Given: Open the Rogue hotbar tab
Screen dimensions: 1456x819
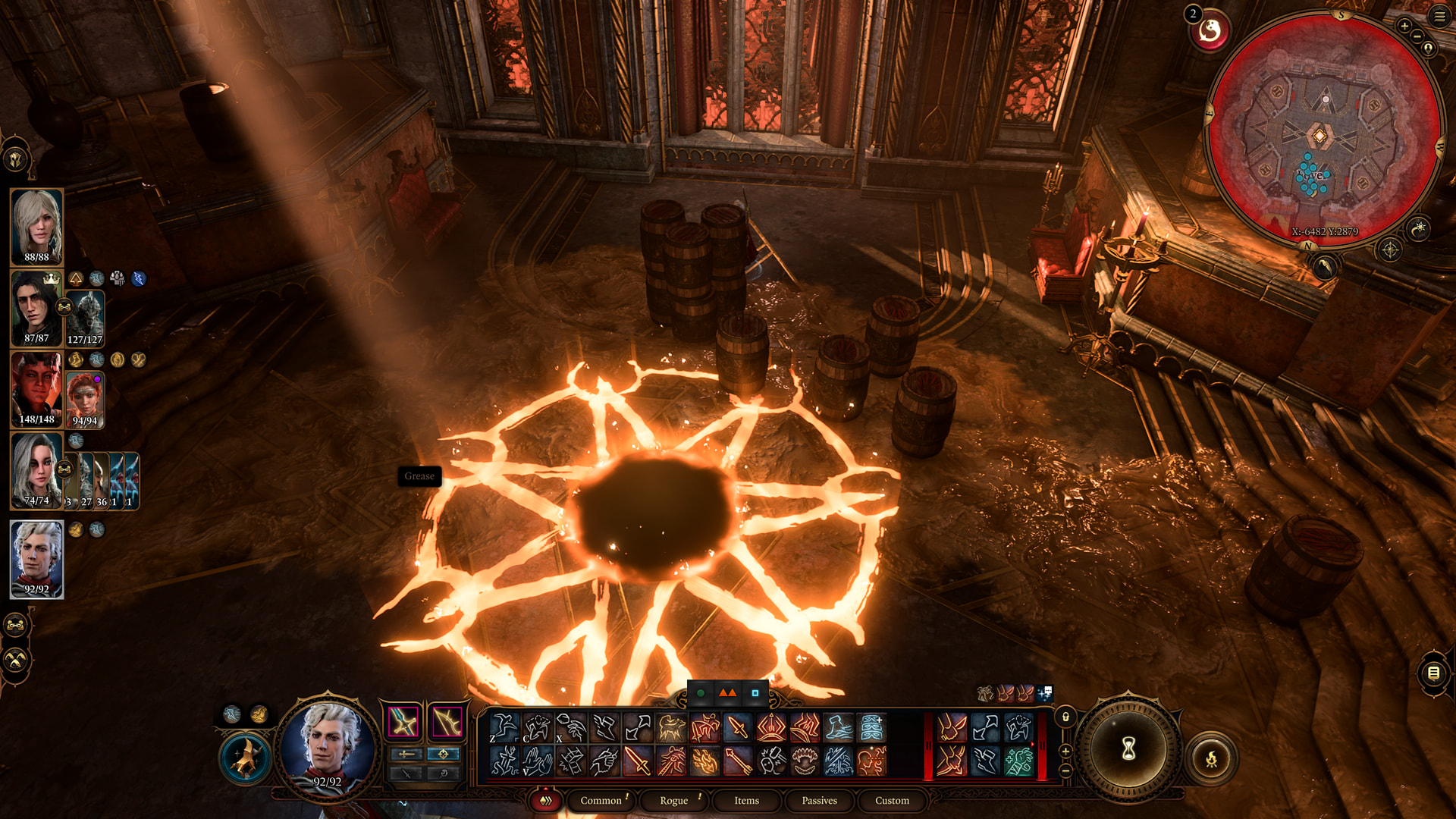Looking at the screenshot, I should pos(673,800).
